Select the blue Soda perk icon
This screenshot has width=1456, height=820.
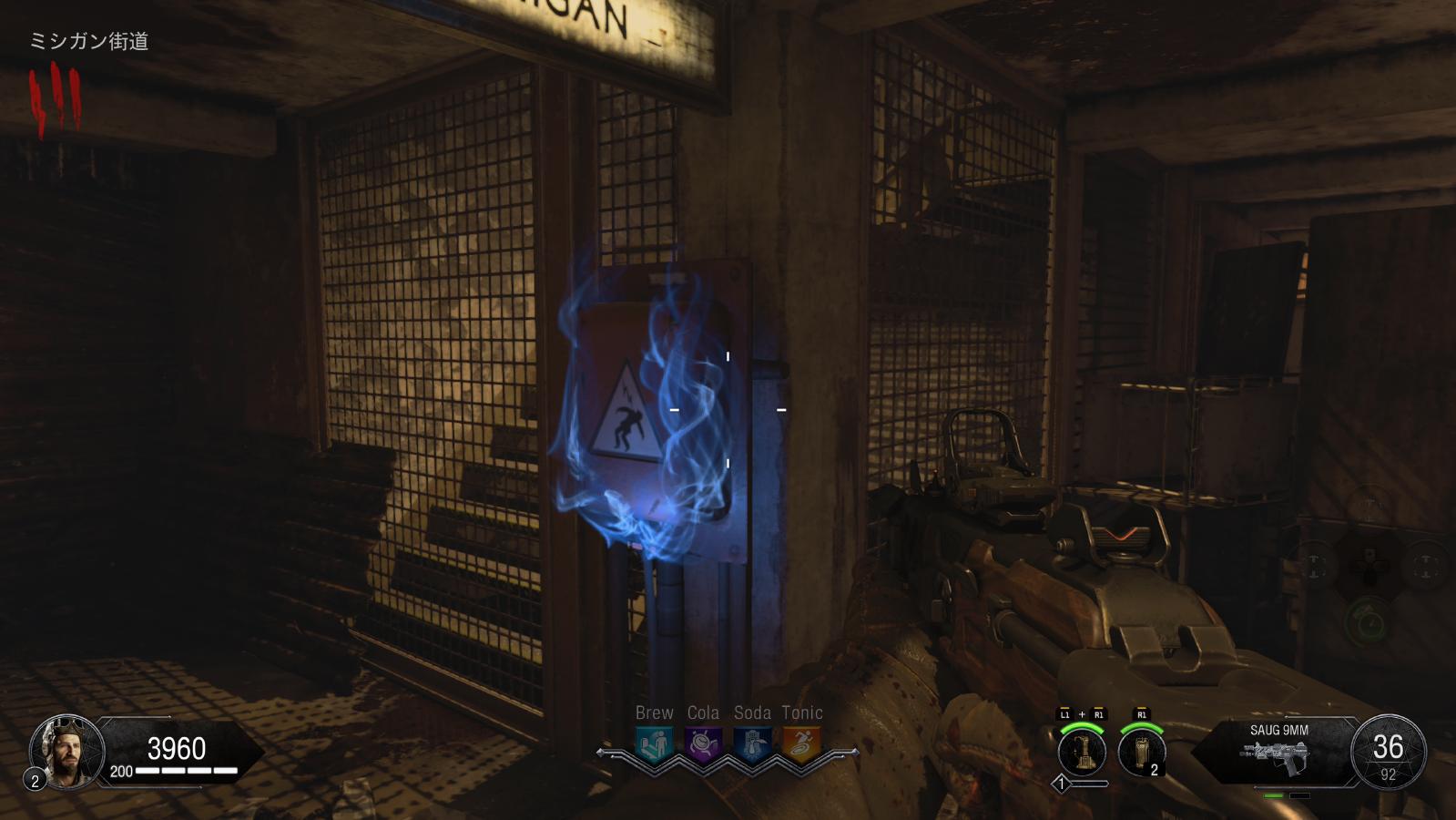pos(752,744)
